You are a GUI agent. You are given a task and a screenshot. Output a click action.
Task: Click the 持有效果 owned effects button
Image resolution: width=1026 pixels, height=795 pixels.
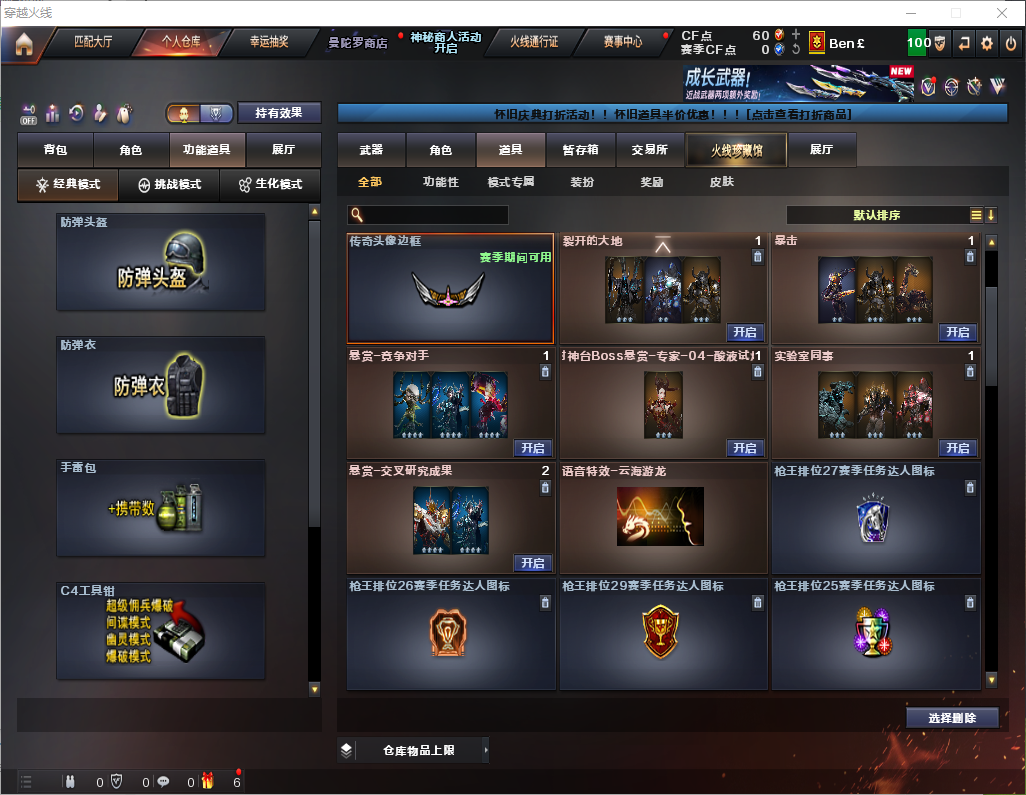(279, 113)
